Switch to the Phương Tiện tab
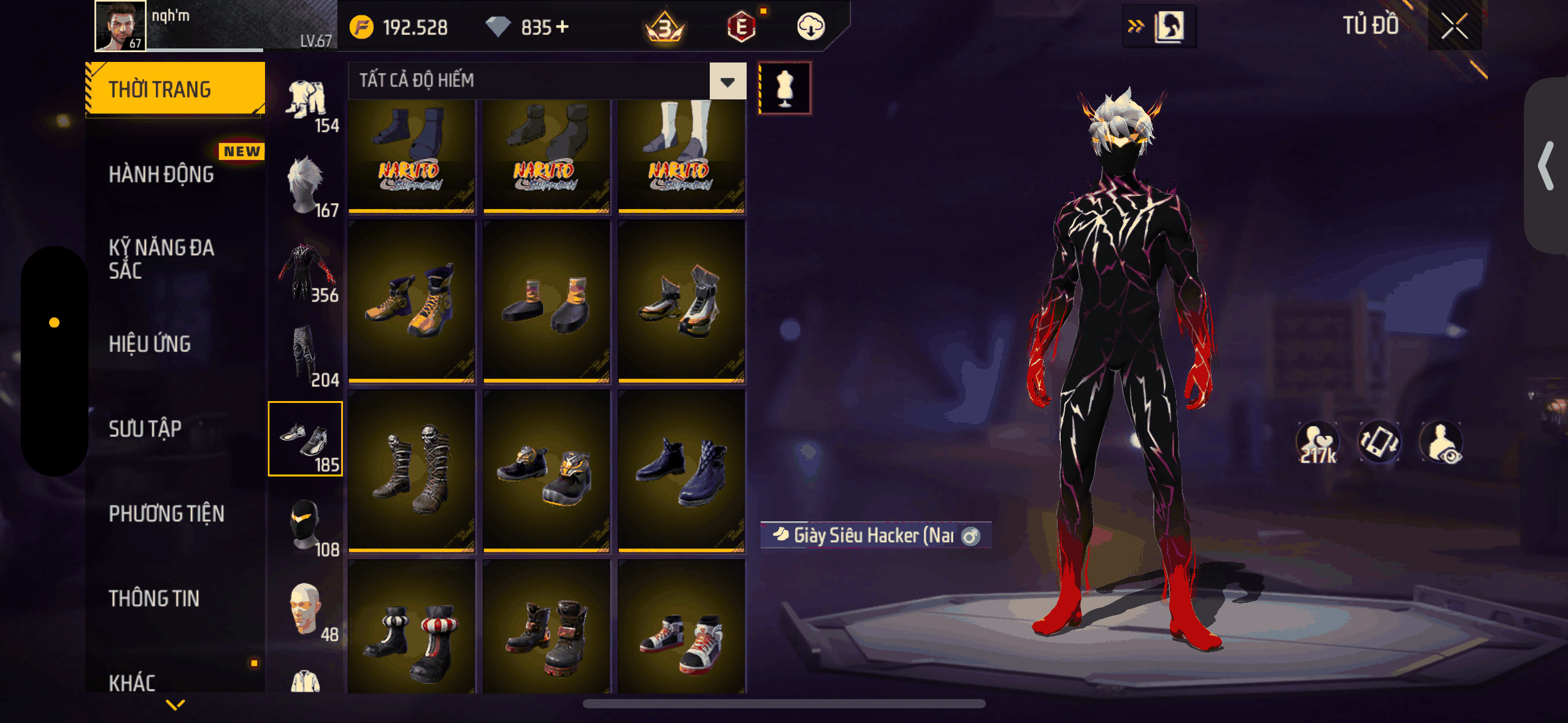Screen dimensions: 1568x723 click(x=167, y=514)
